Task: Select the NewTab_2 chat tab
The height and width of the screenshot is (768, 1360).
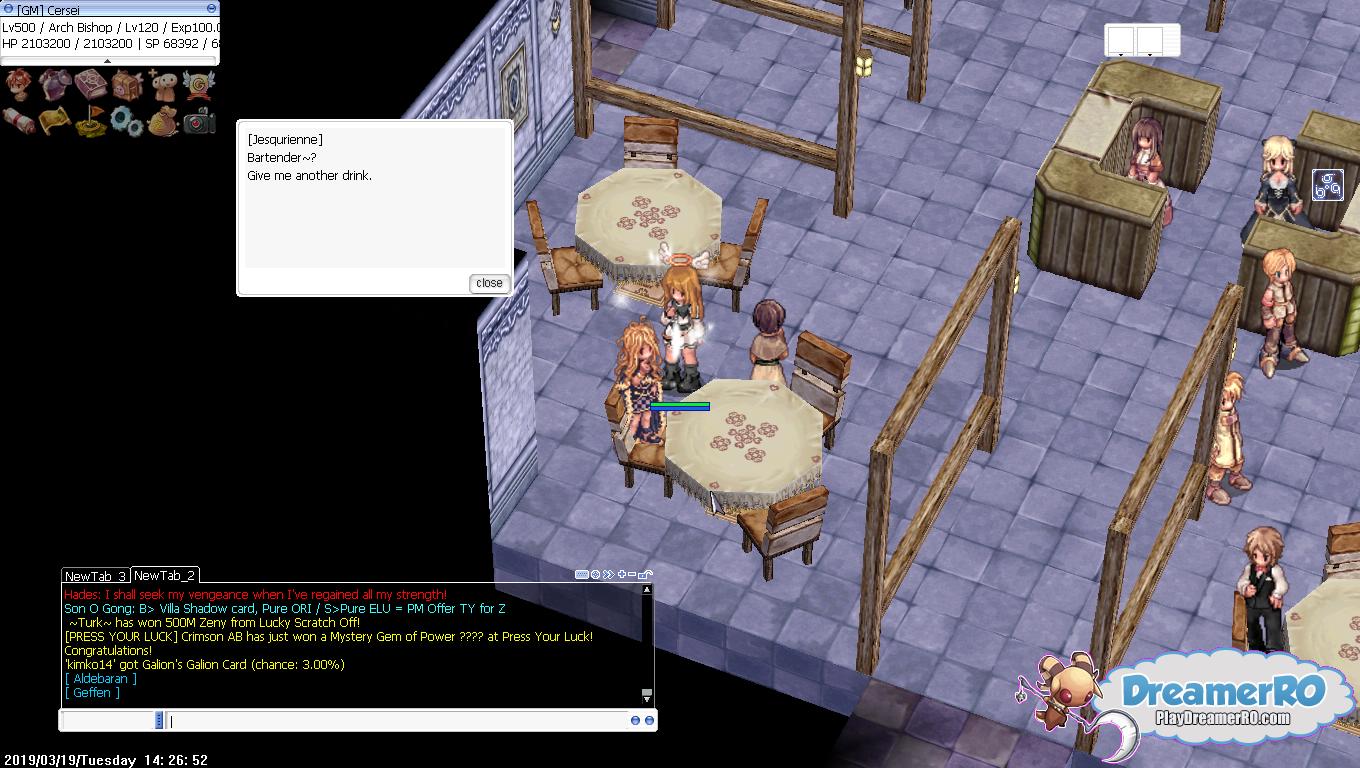Action: (x=165, y=575)
